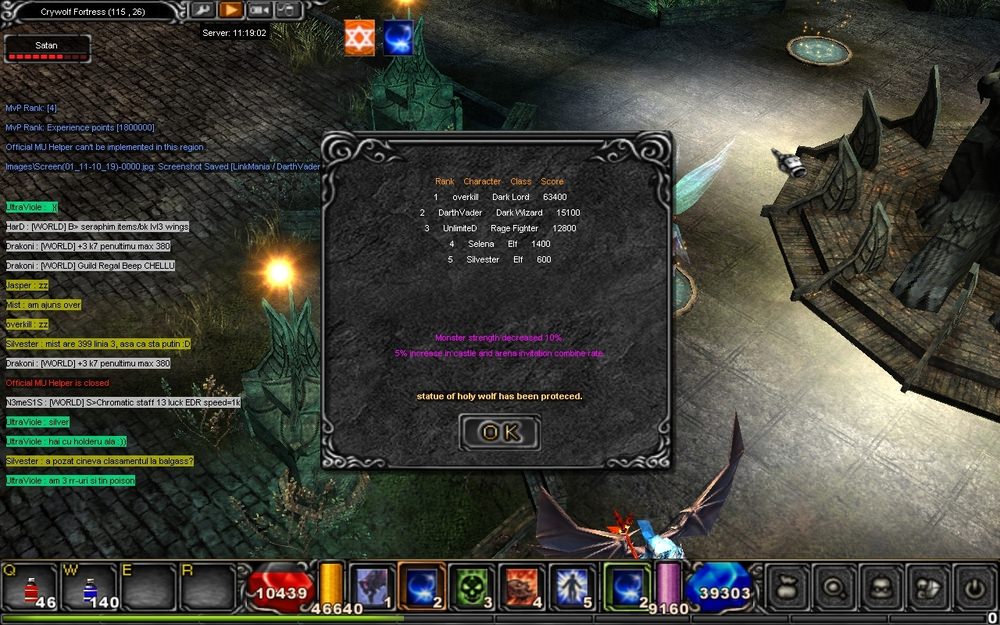The image size is (1000, 625).
Task: Click the N3meS1S Chromatic staff trade message
Action: 122,402
